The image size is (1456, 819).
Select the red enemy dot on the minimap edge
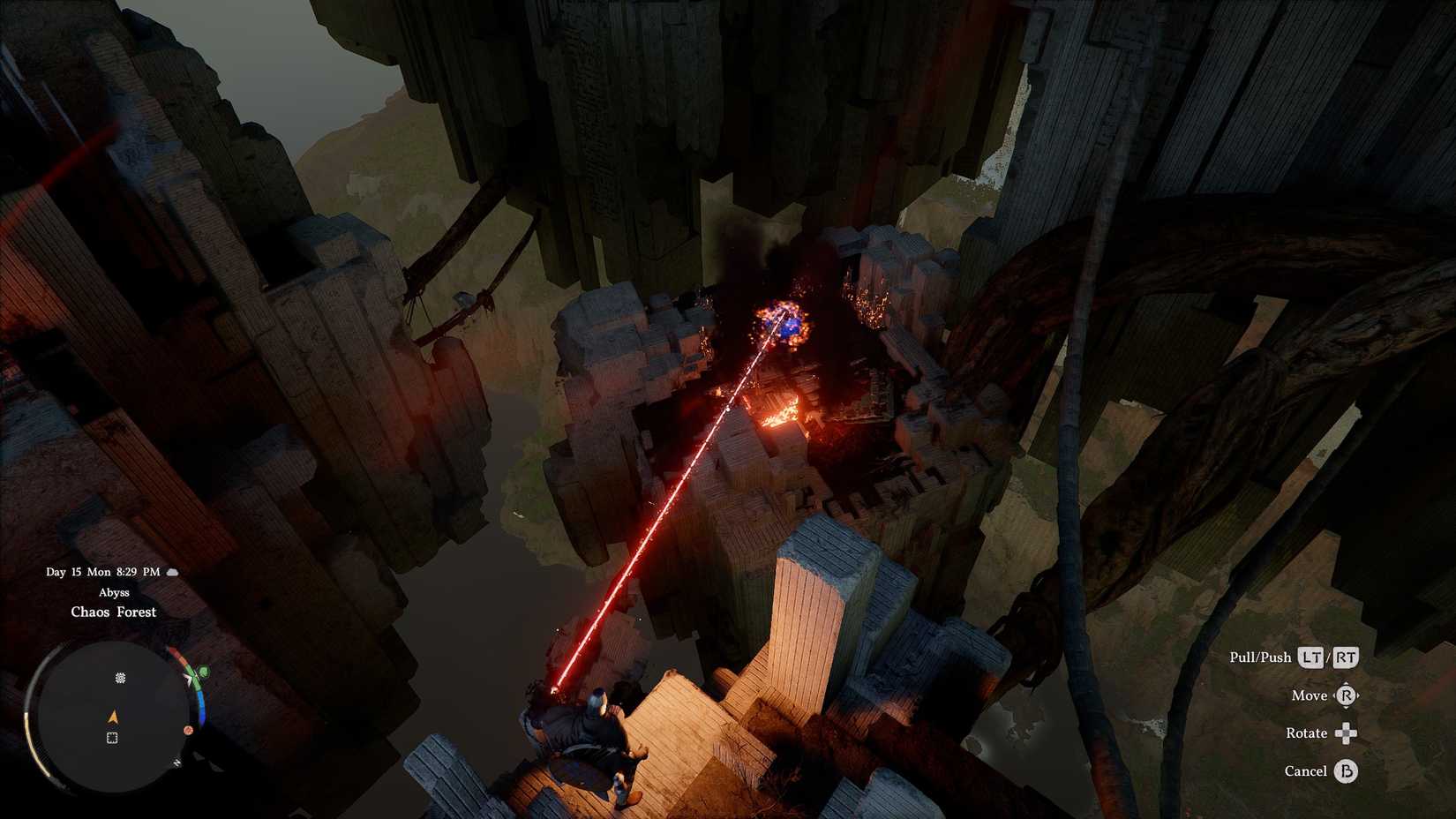pyautogui.click(x=188, y=729)
